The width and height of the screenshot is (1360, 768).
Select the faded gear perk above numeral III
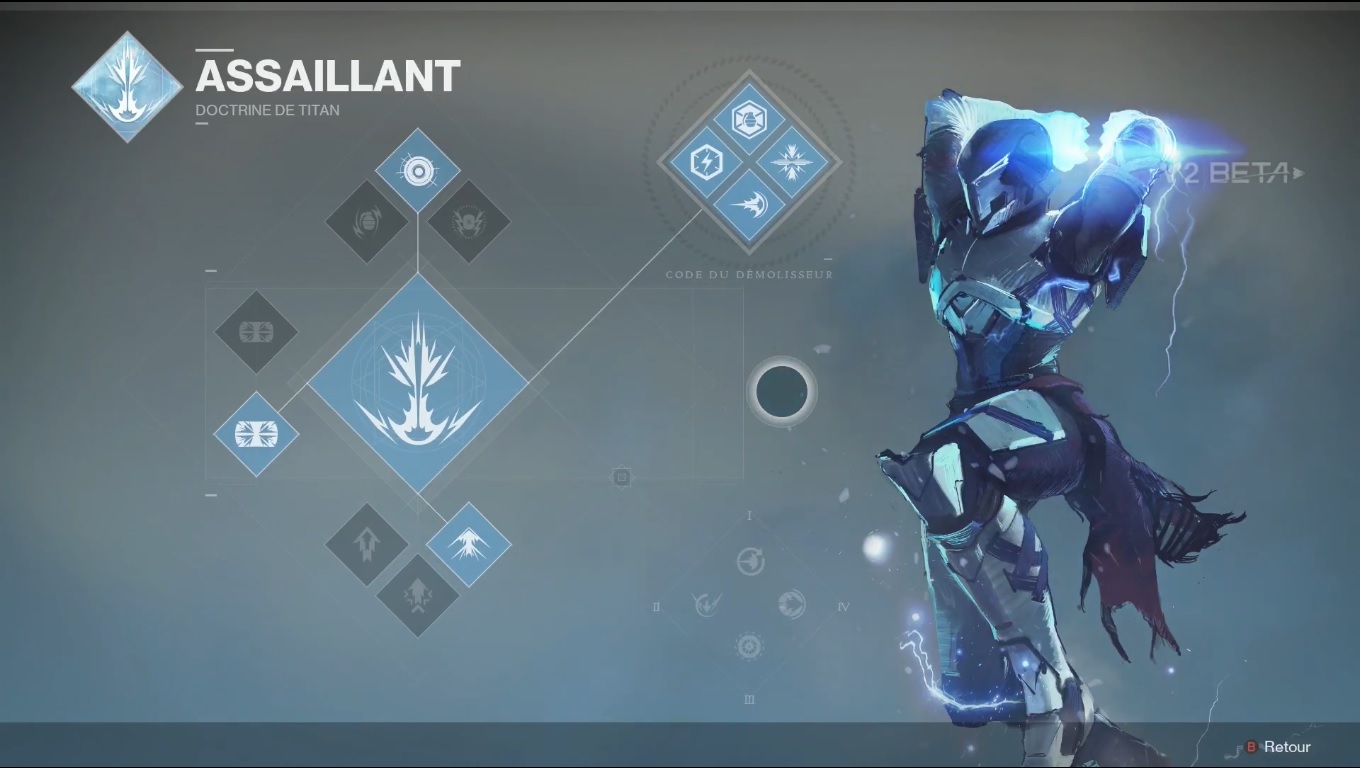pos(749,646)
